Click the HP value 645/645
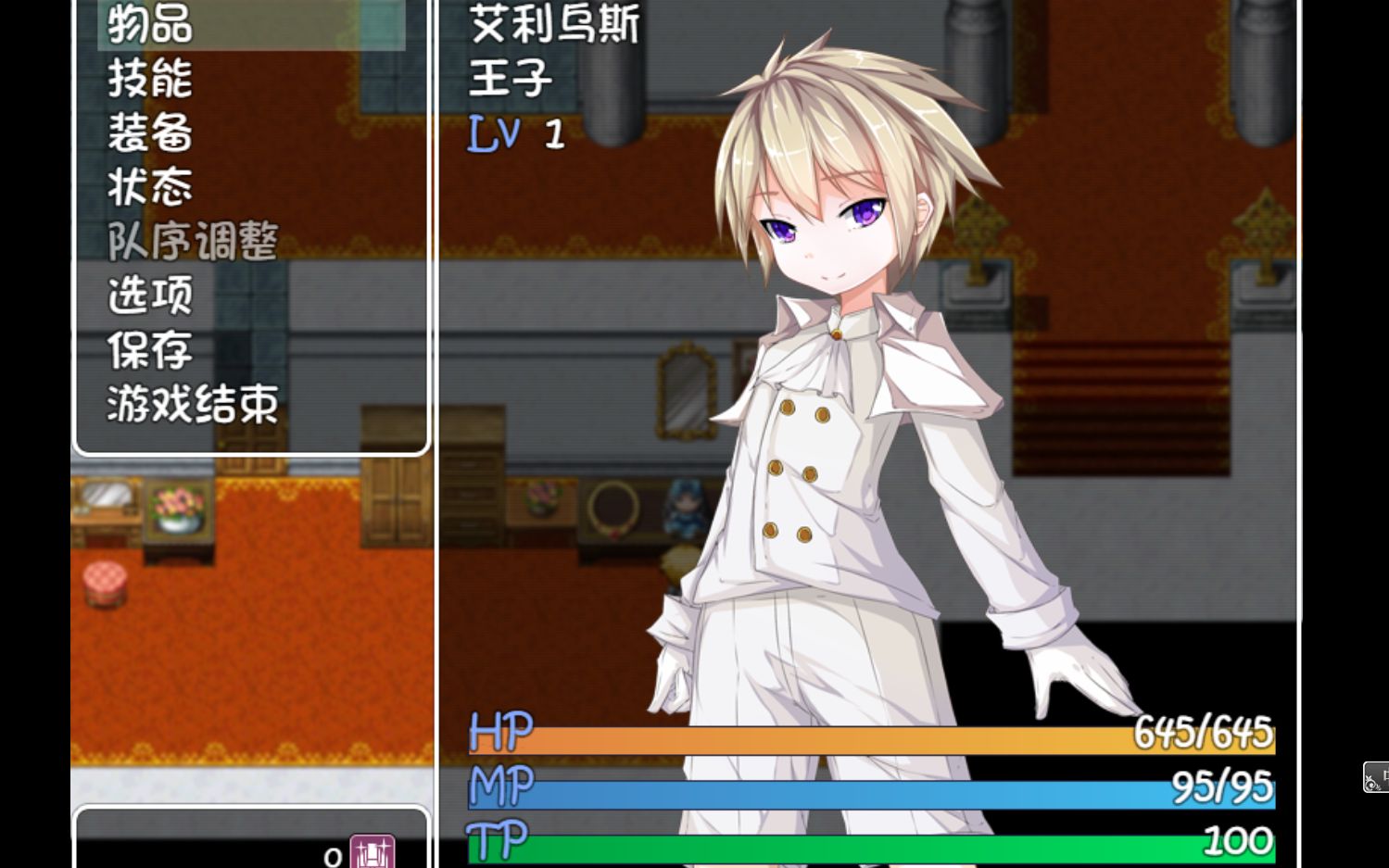 (1202, 735)
